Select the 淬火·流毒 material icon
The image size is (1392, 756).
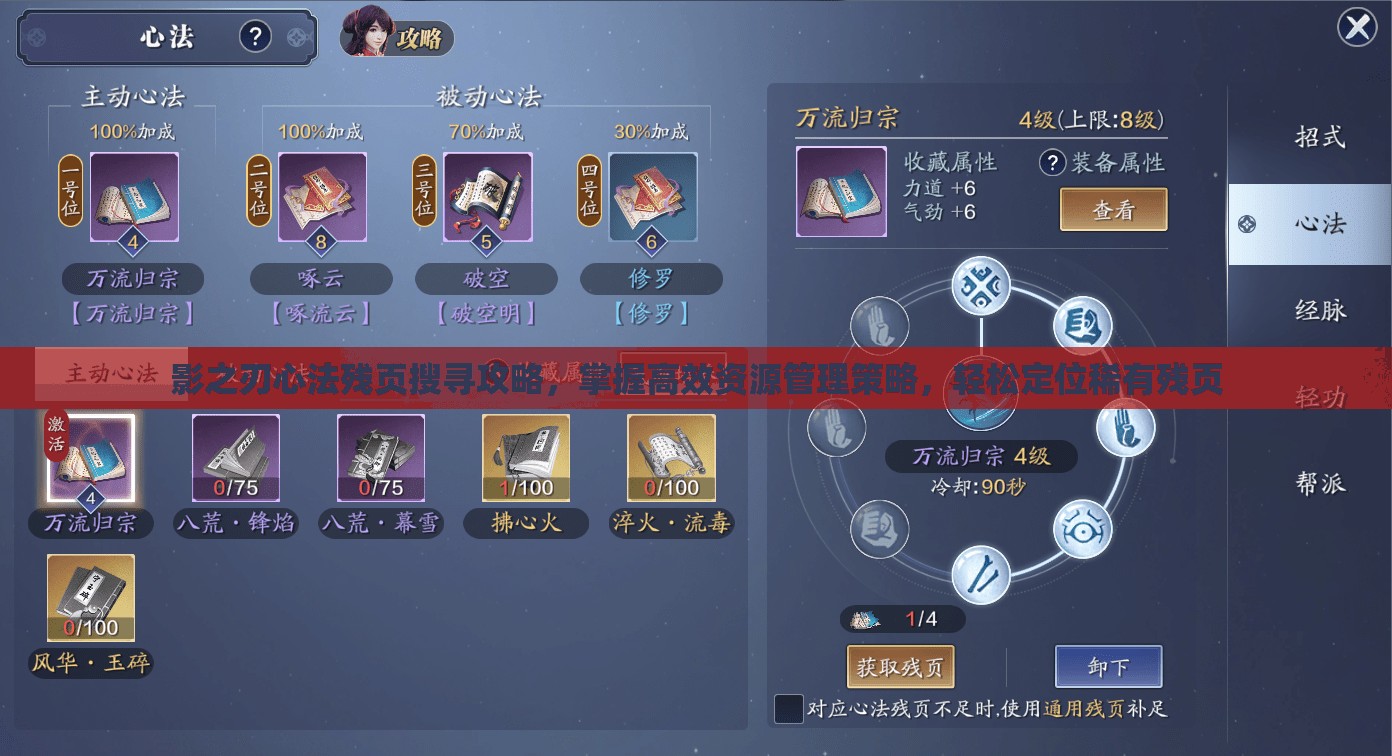tap(670, 457)
